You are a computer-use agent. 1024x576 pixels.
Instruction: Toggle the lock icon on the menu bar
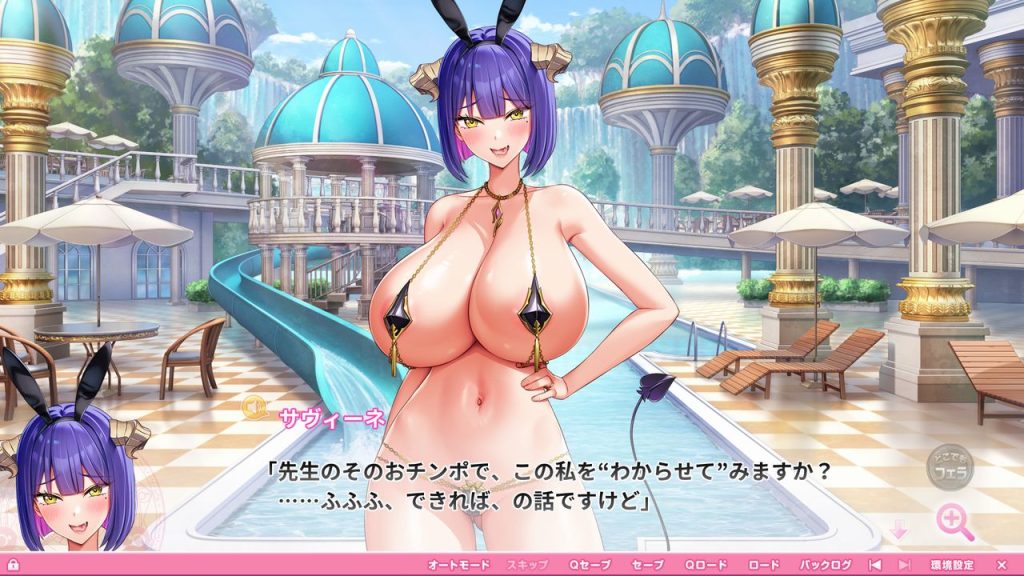[x=13, y=565]
